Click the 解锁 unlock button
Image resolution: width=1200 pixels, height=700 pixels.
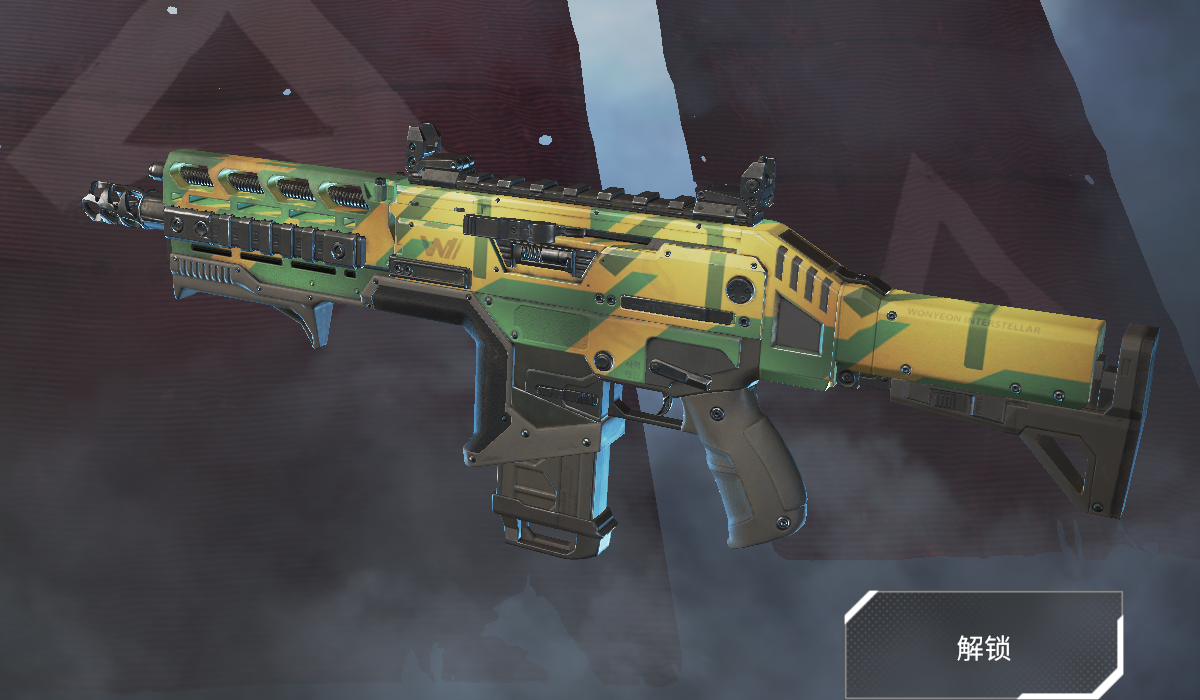(983, 646)
